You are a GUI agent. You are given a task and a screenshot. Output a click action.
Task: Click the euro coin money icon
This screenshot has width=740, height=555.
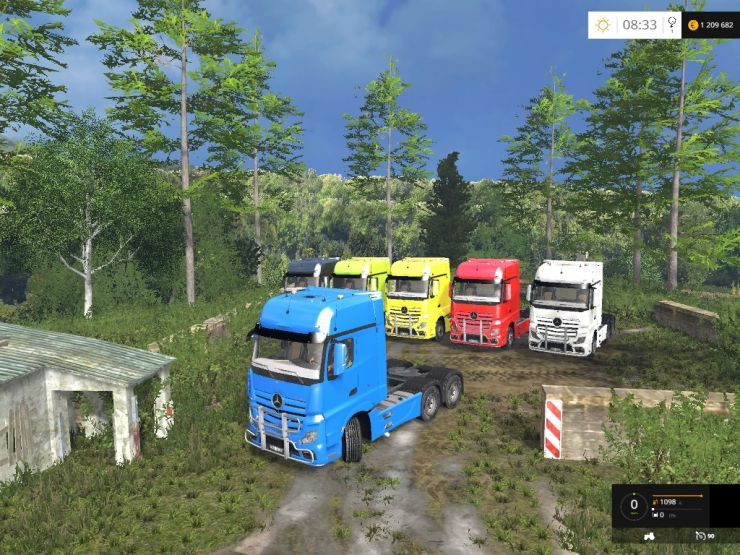692,25
